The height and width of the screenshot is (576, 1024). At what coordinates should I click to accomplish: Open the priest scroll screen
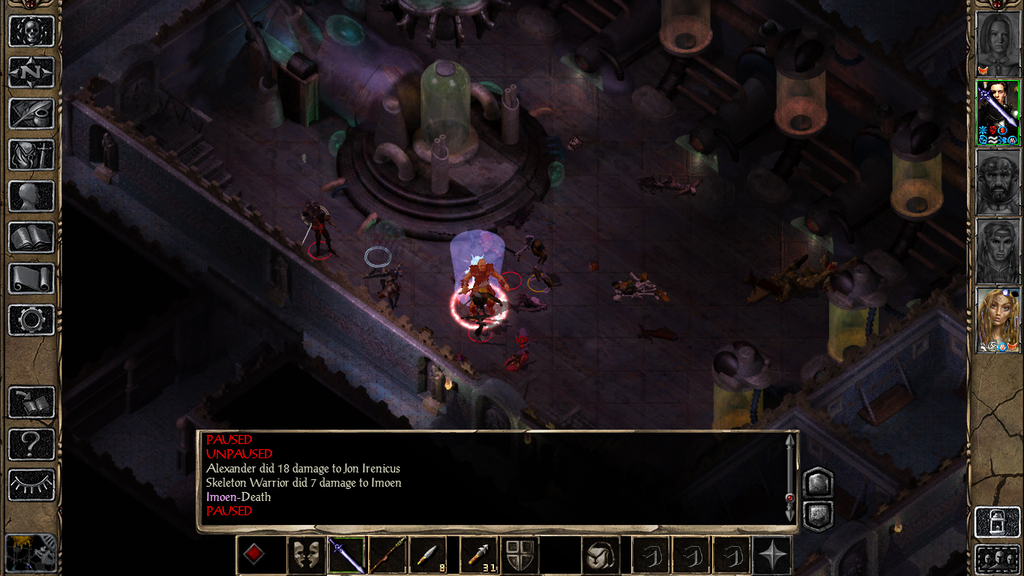point(31,278)
